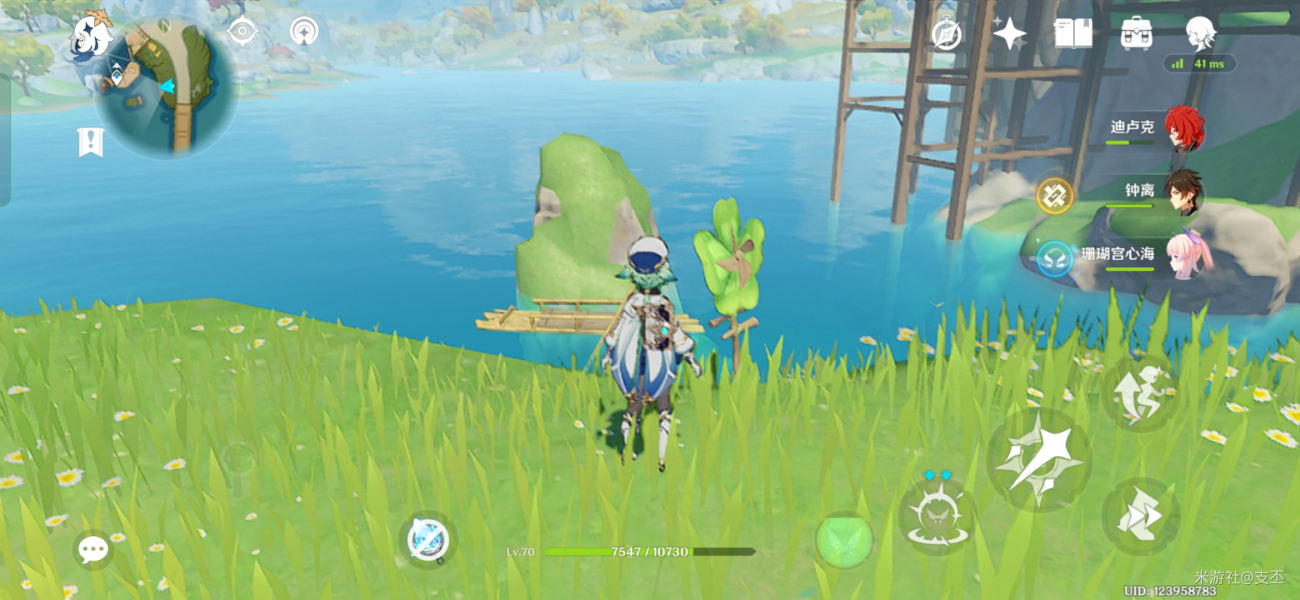This screenshot has height=600, width=1300.
Task: Tap the jump button
Action: [x=1141, y=392]
